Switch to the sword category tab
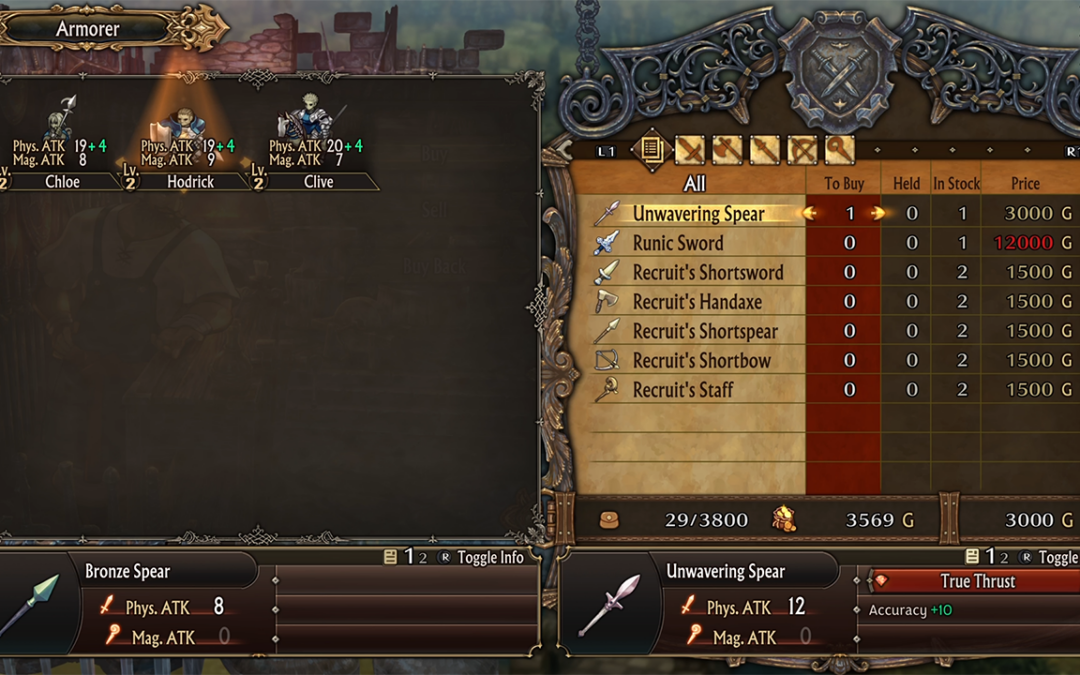Screen dimensions: 1080x675 pyautogui.click(x=689, y=150)
